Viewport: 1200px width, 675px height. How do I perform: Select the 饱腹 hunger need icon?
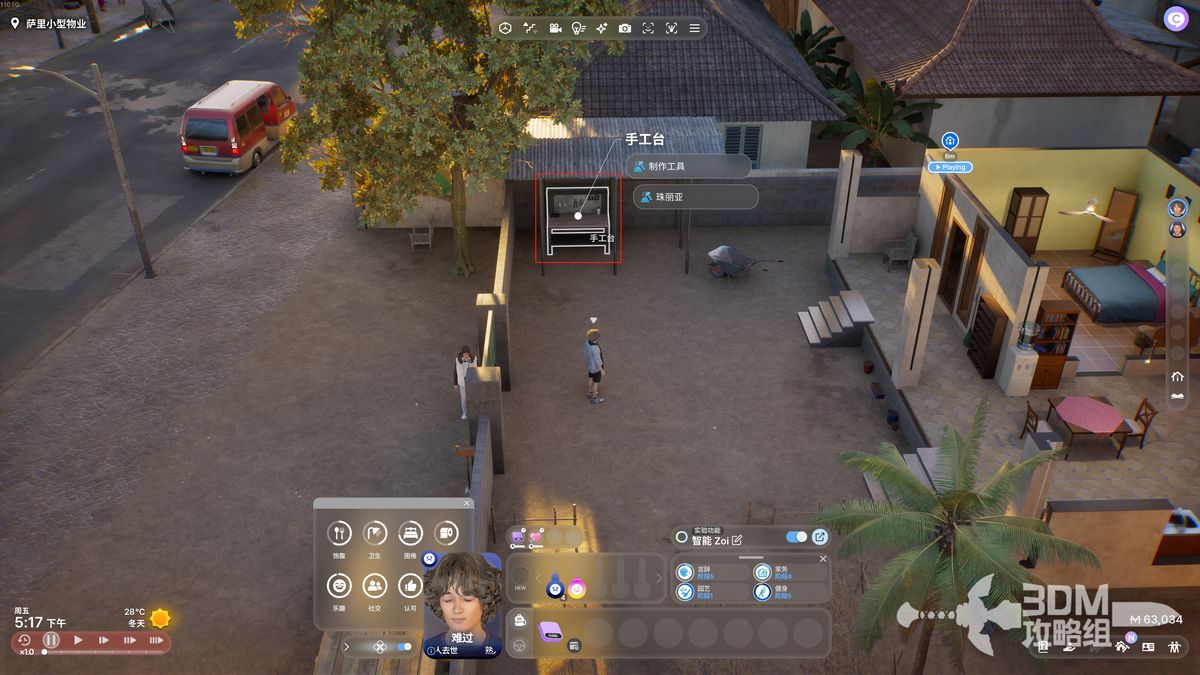click(x=339, y=533)
